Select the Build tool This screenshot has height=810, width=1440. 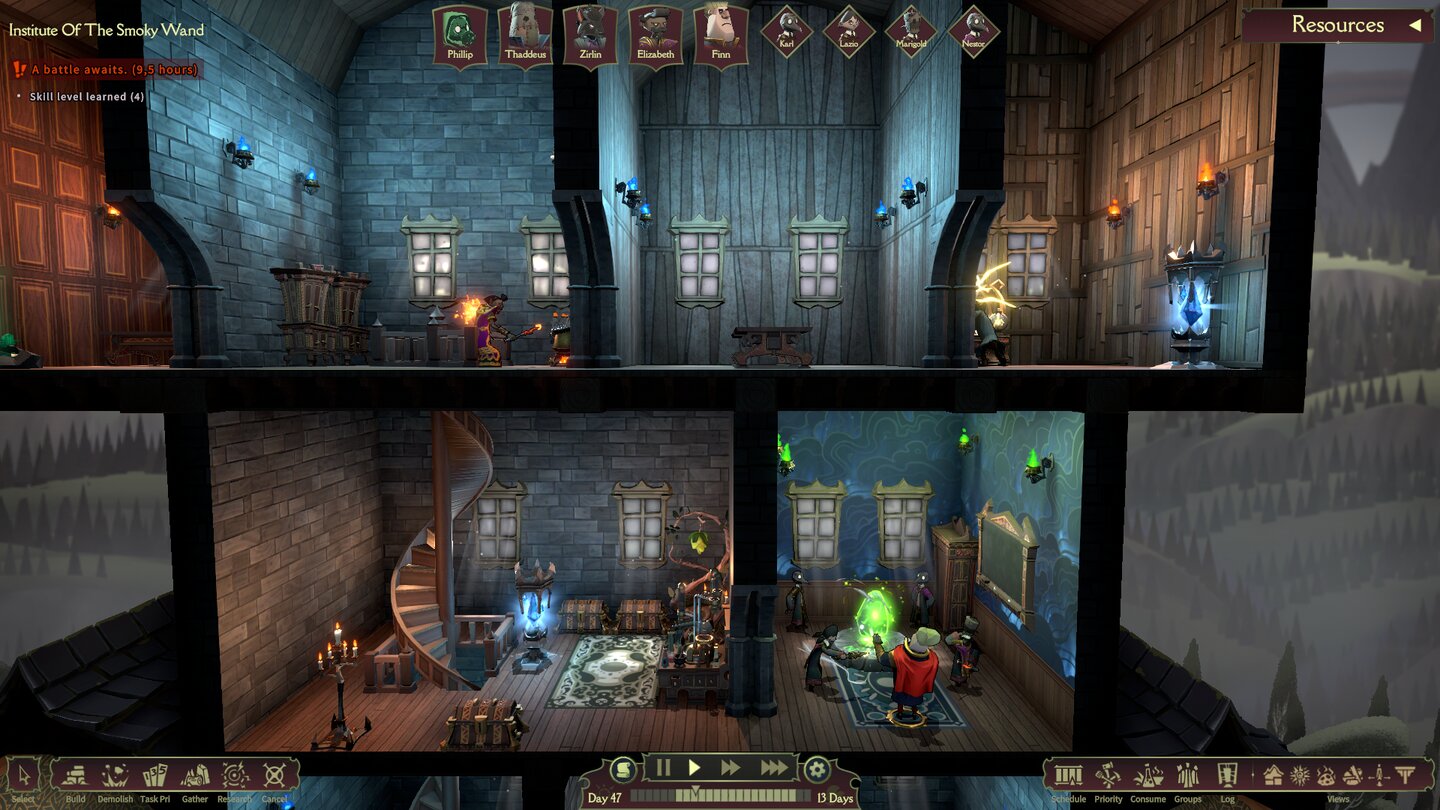(75, 772)
